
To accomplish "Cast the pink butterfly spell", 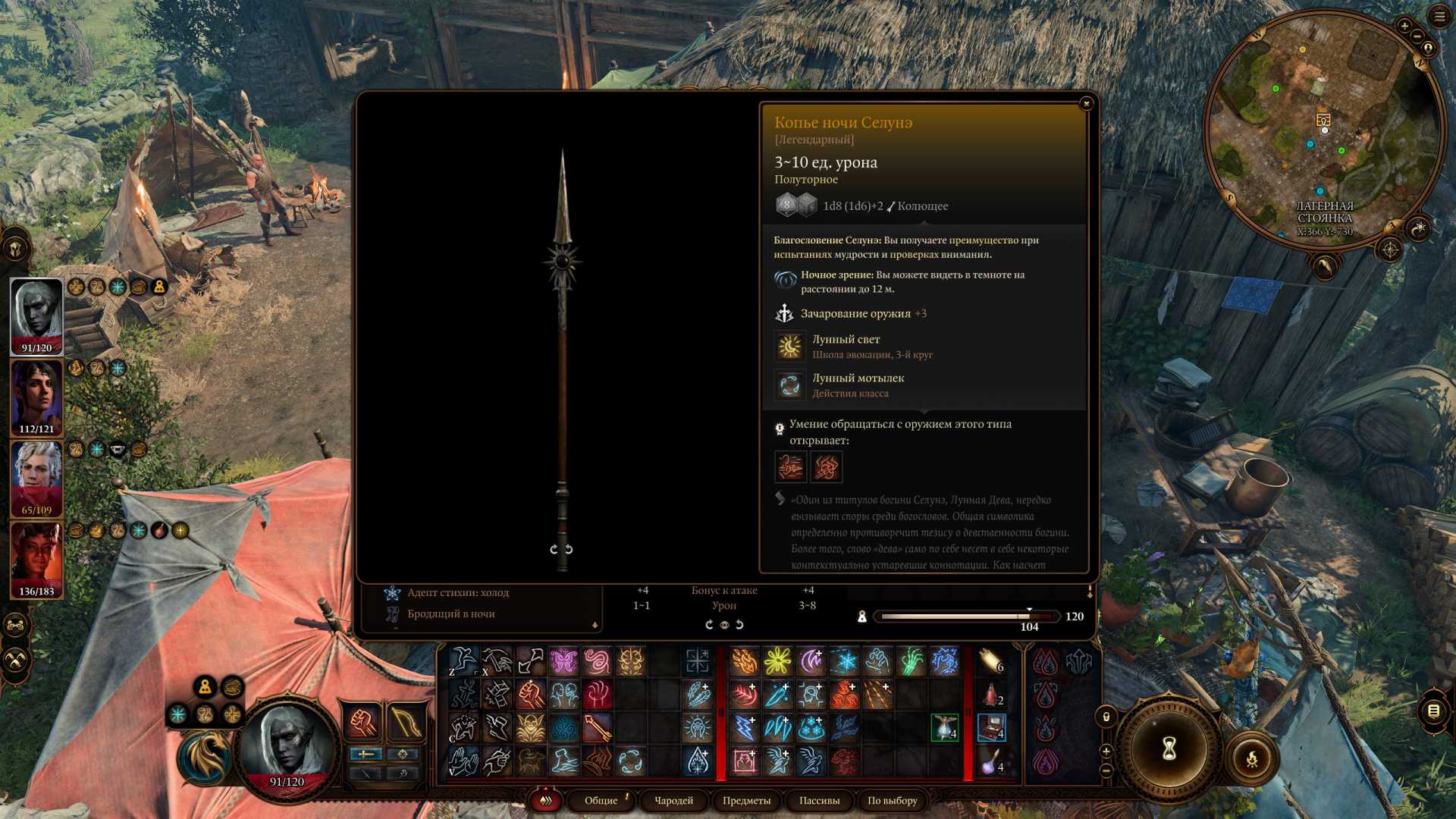I will click(563, 661).
